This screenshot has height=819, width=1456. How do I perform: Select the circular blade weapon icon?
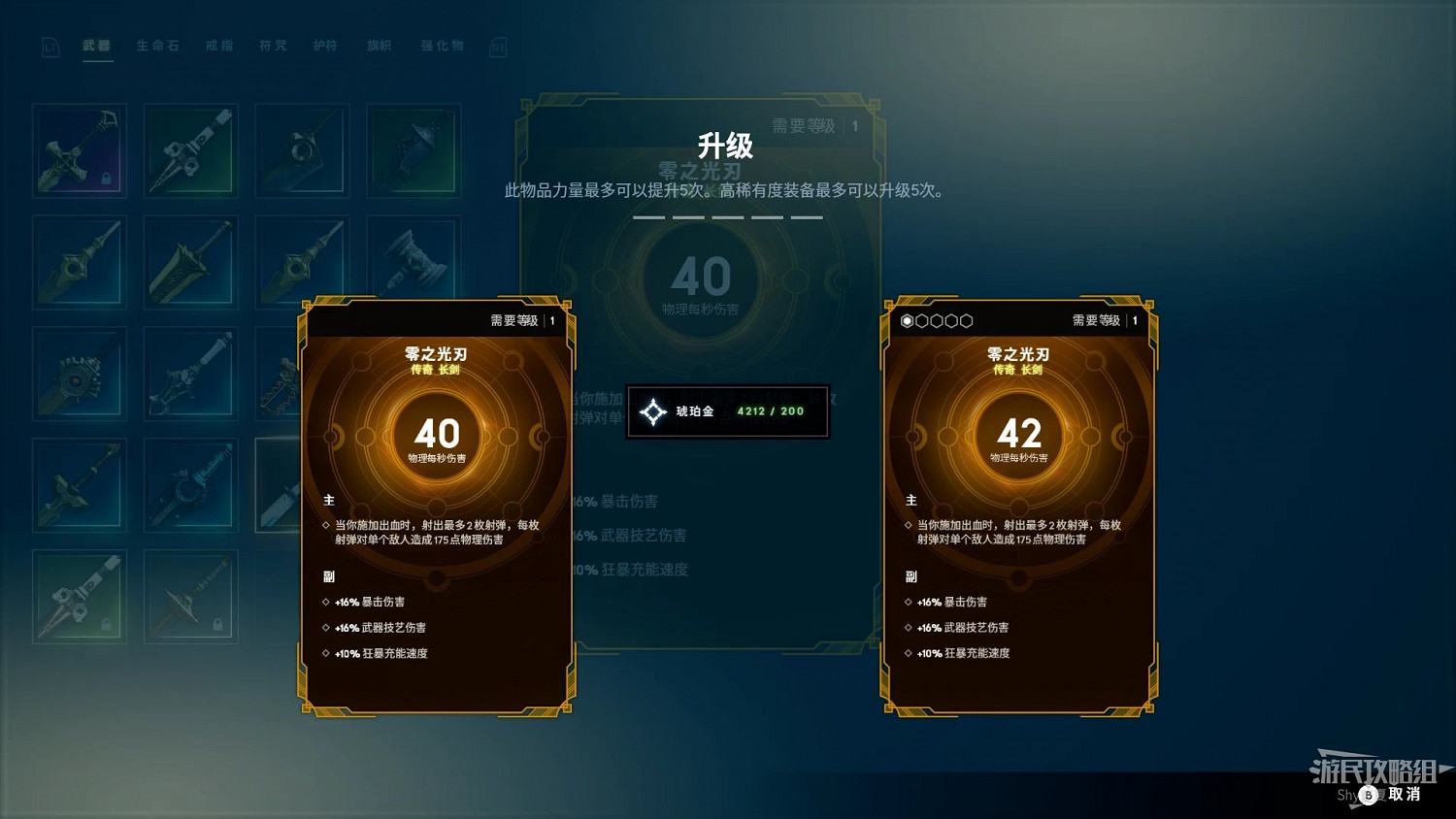pos(79,374)
